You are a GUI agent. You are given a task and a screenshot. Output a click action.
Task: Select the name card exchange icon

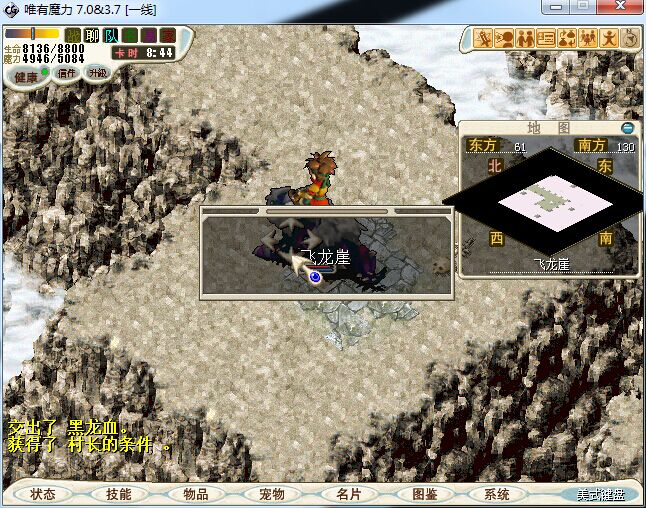546,39
